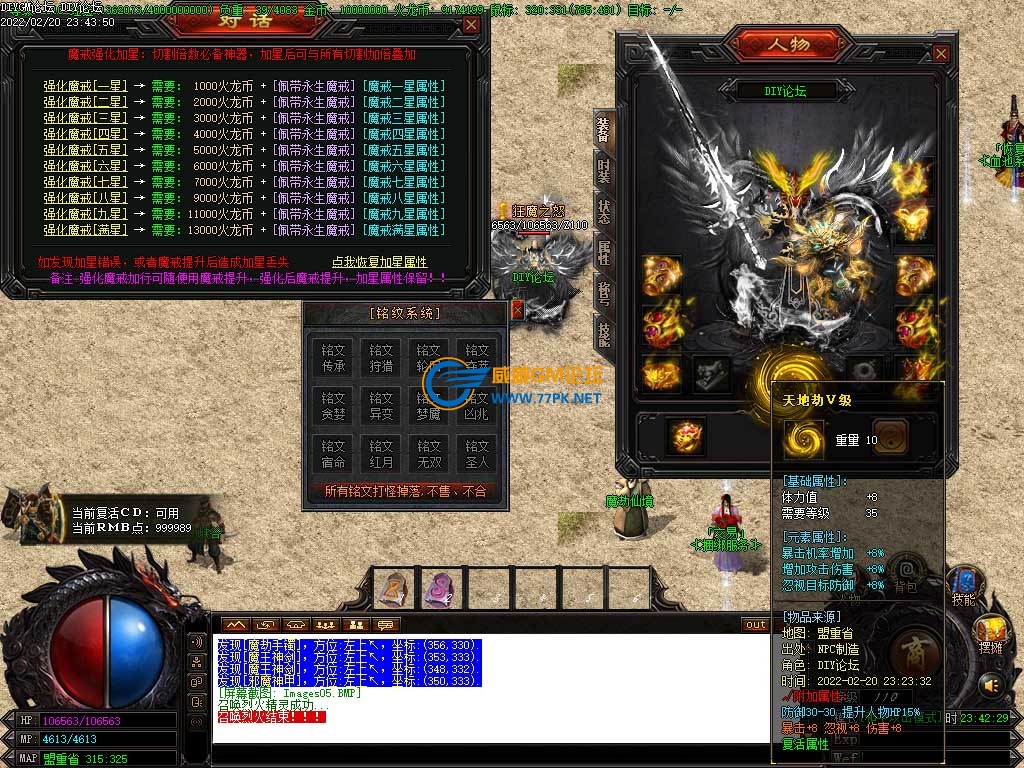Open the 技能 tab in character panel
This screenshot has width=1024, height=768.
tap(604, 331)
